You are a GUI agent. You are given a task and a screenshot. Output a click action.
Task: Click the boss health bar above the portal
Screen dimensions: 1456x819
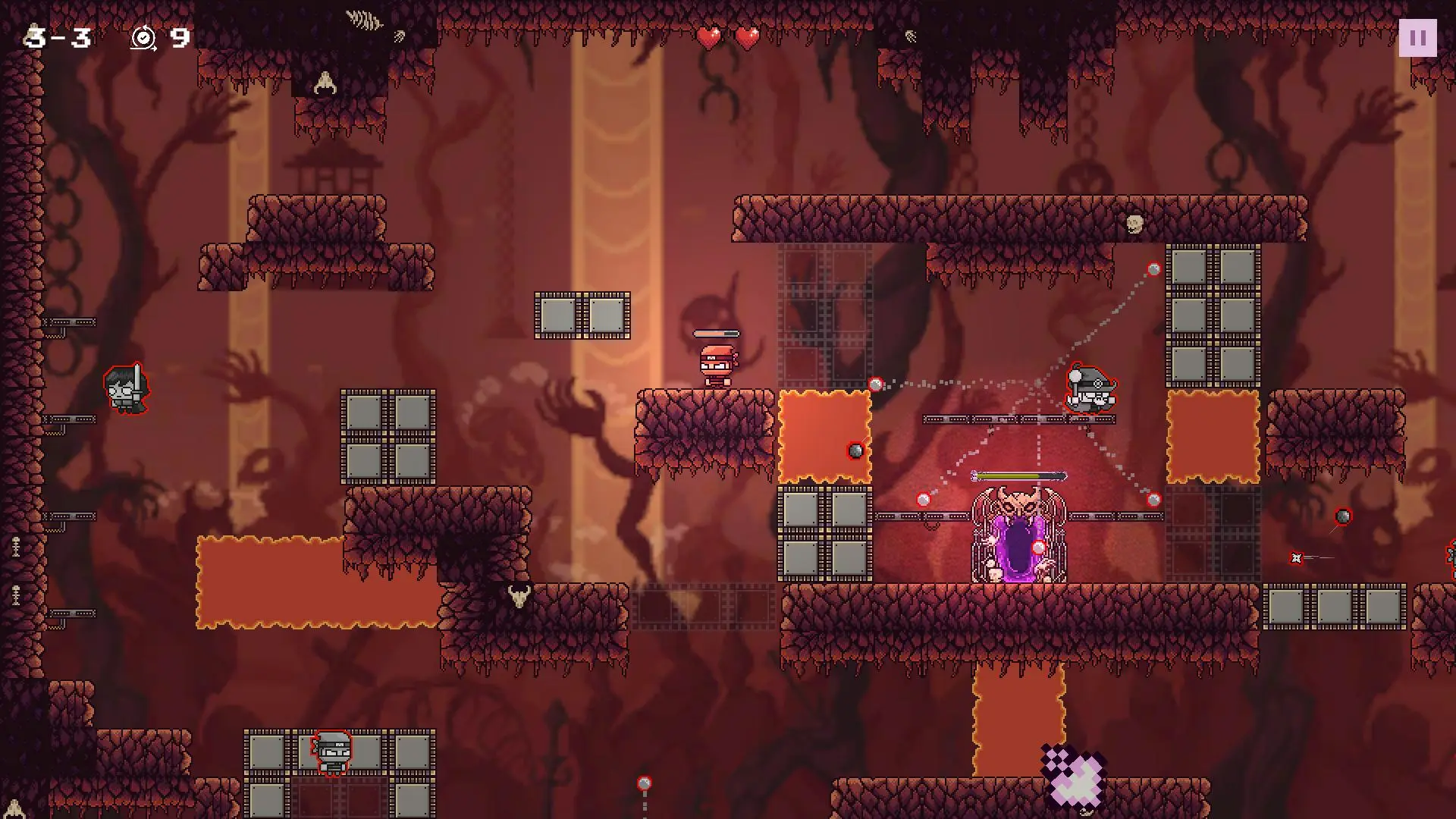tap(1016, 474)
